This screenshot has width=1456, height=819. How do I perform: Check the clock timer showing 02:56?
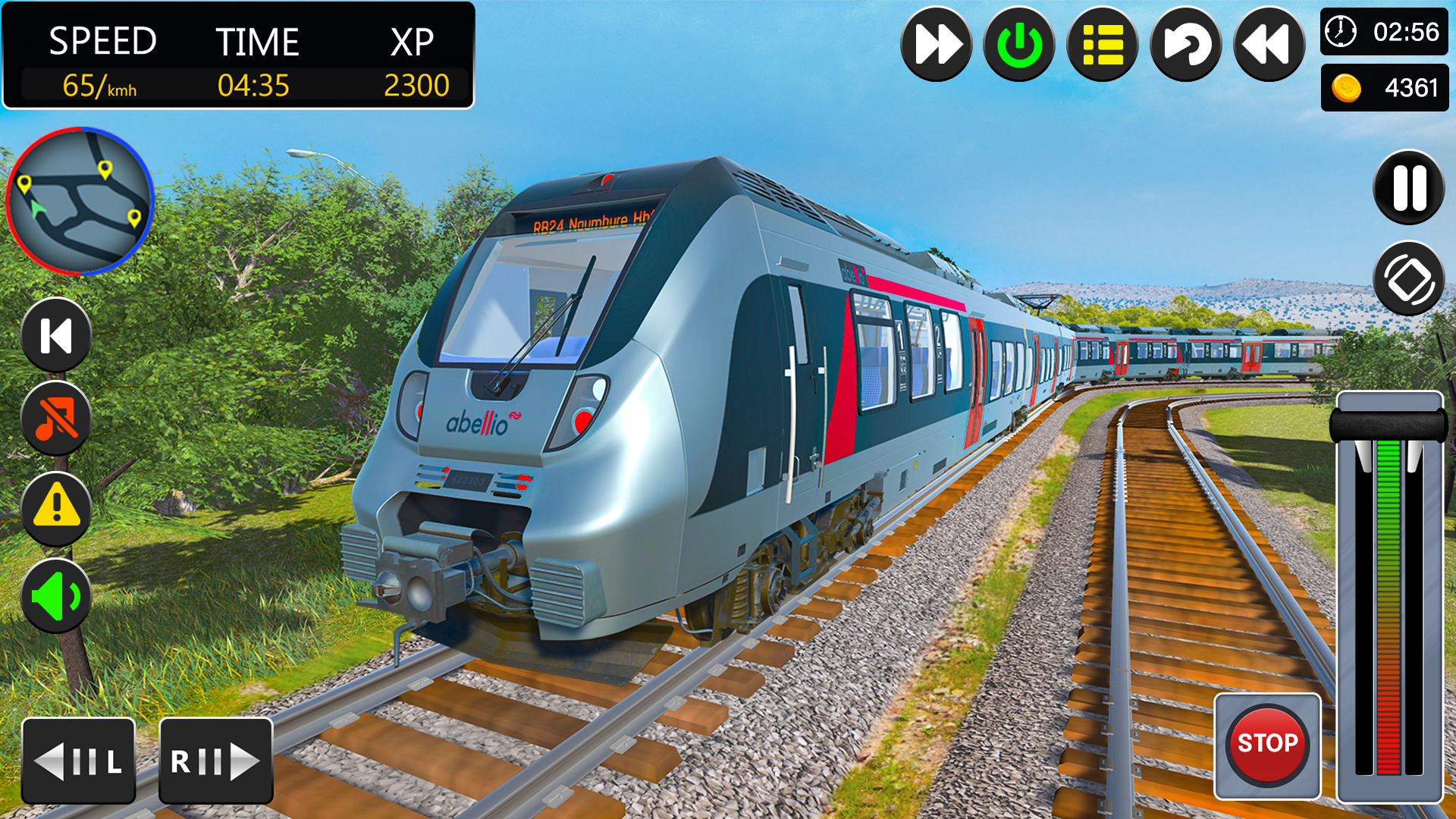1384,32
